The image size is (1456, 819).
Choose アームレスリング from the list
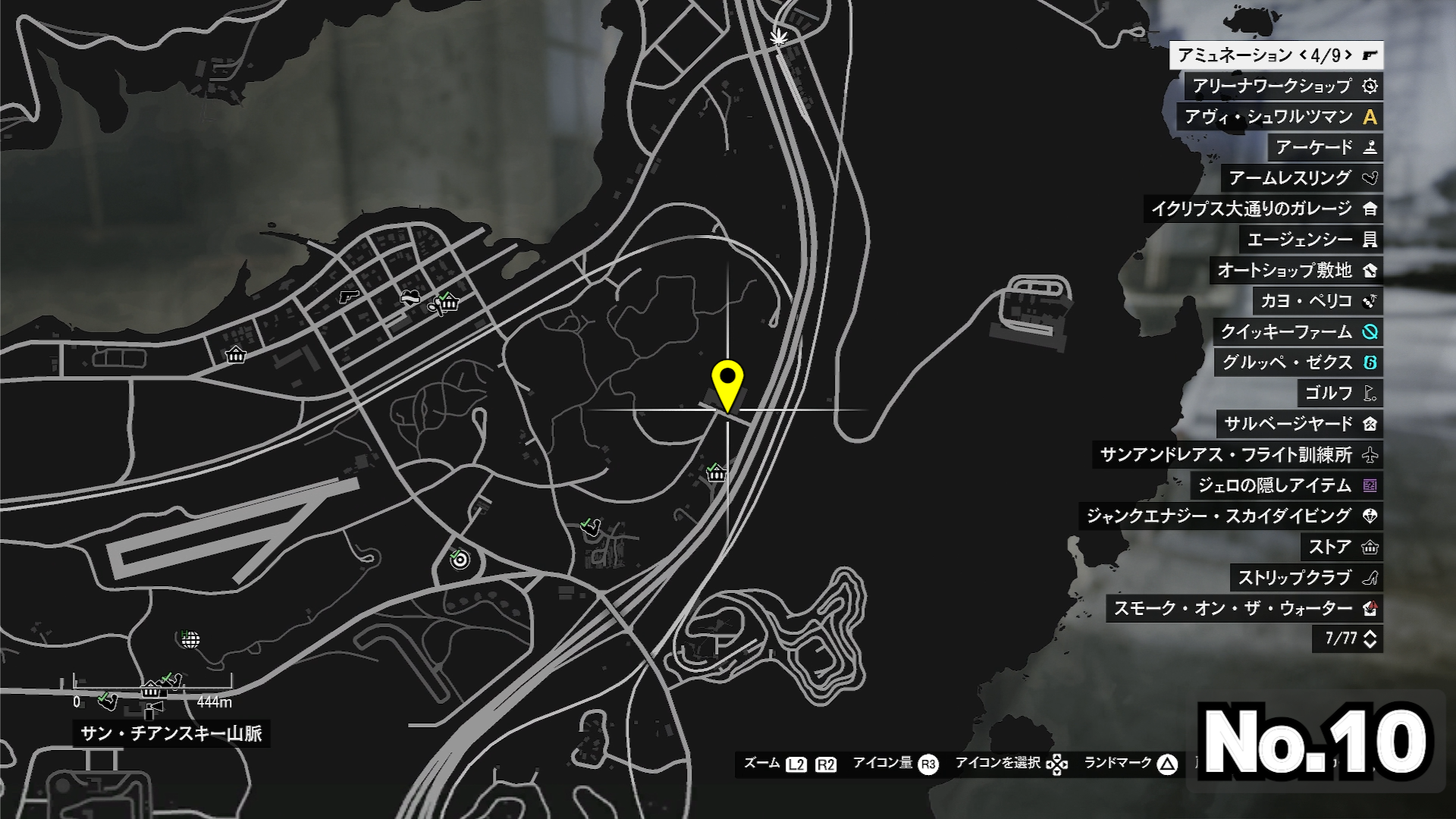[x=1301, y=178]
